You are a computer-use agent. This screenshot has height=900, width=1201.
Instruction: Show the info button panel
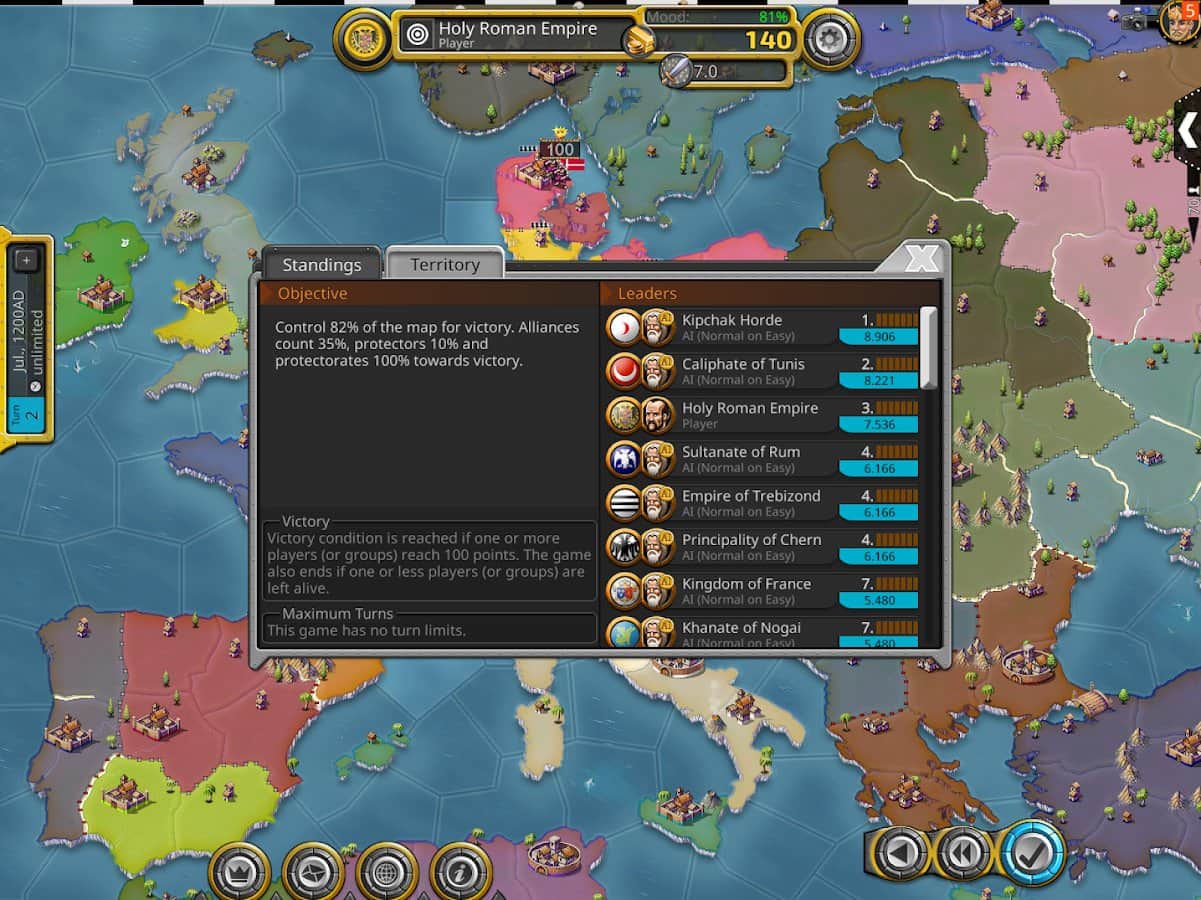461,872
